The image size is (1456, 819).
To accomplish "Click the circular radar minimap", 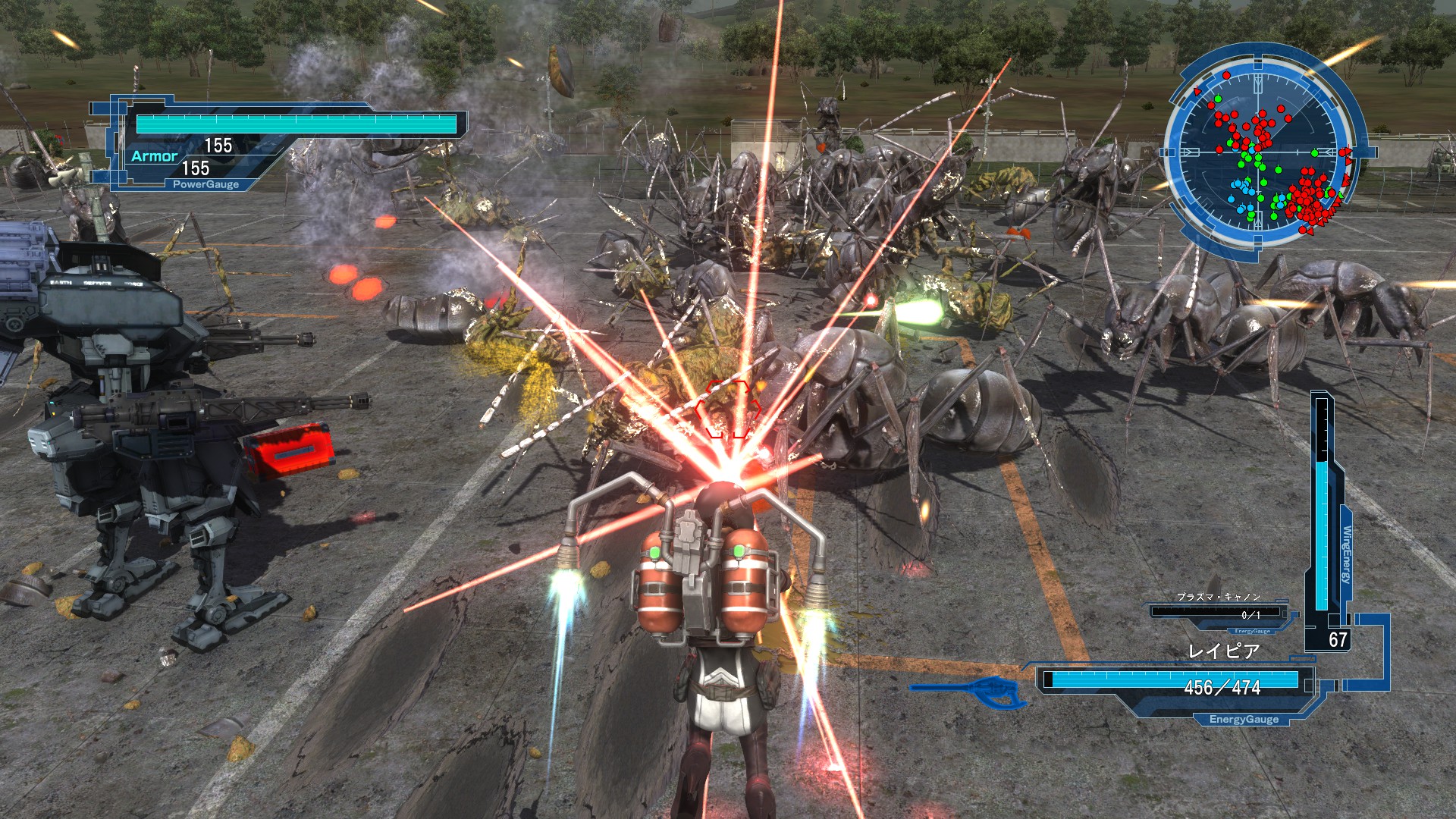I will (x=1262, y=152).
